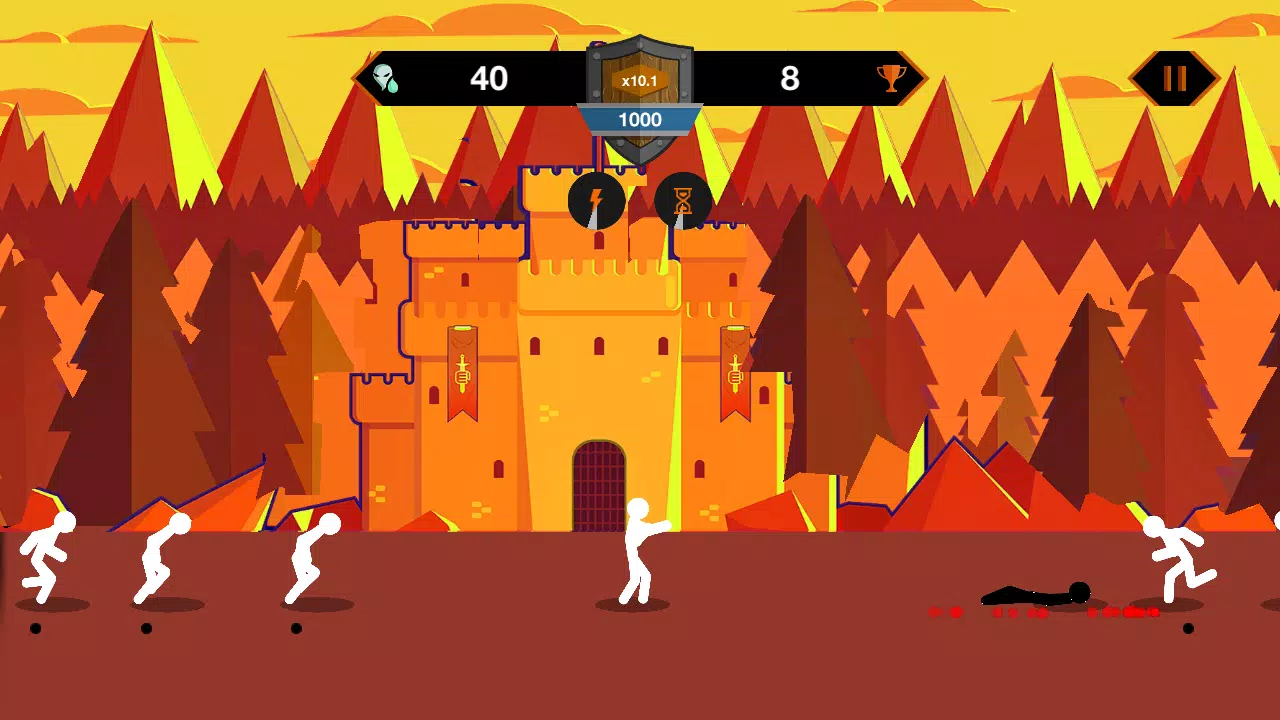This screenshot has height=720, width=1280.
Task: Click the currency count showing 40
Action: pos(489,78)
